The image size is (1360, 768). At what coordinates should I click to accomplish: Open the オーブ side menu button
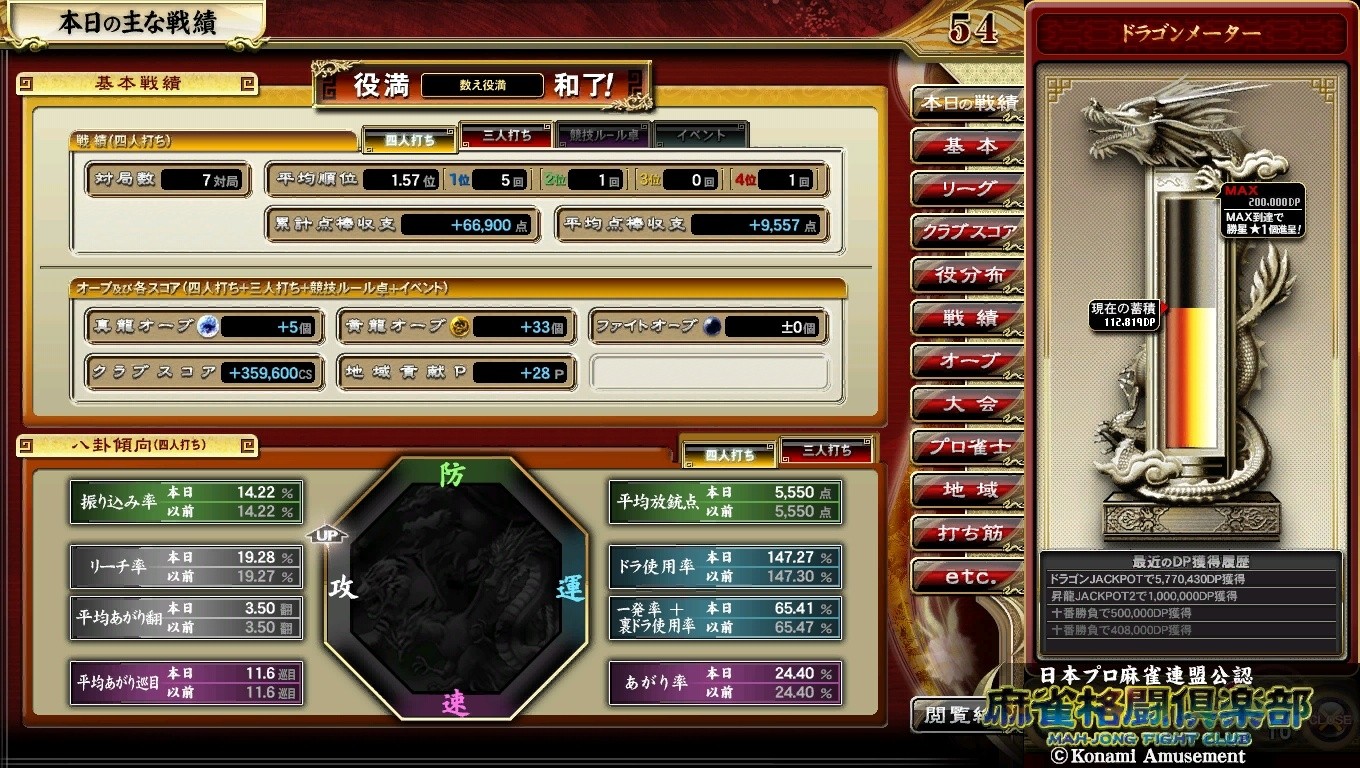968,361
